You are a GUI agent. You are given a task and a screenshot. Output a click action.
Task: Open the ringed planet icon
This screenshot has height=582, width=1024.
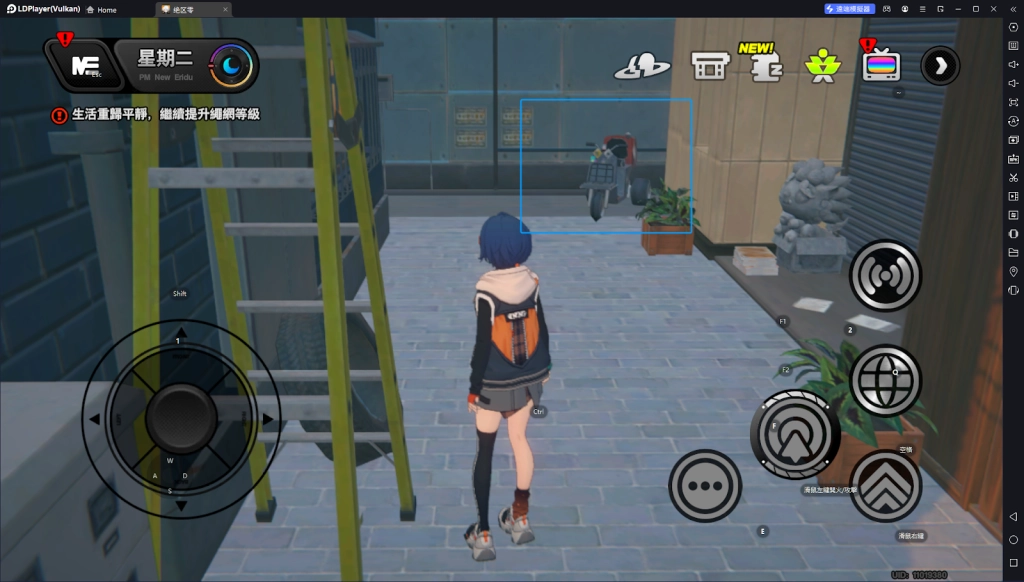642,67
